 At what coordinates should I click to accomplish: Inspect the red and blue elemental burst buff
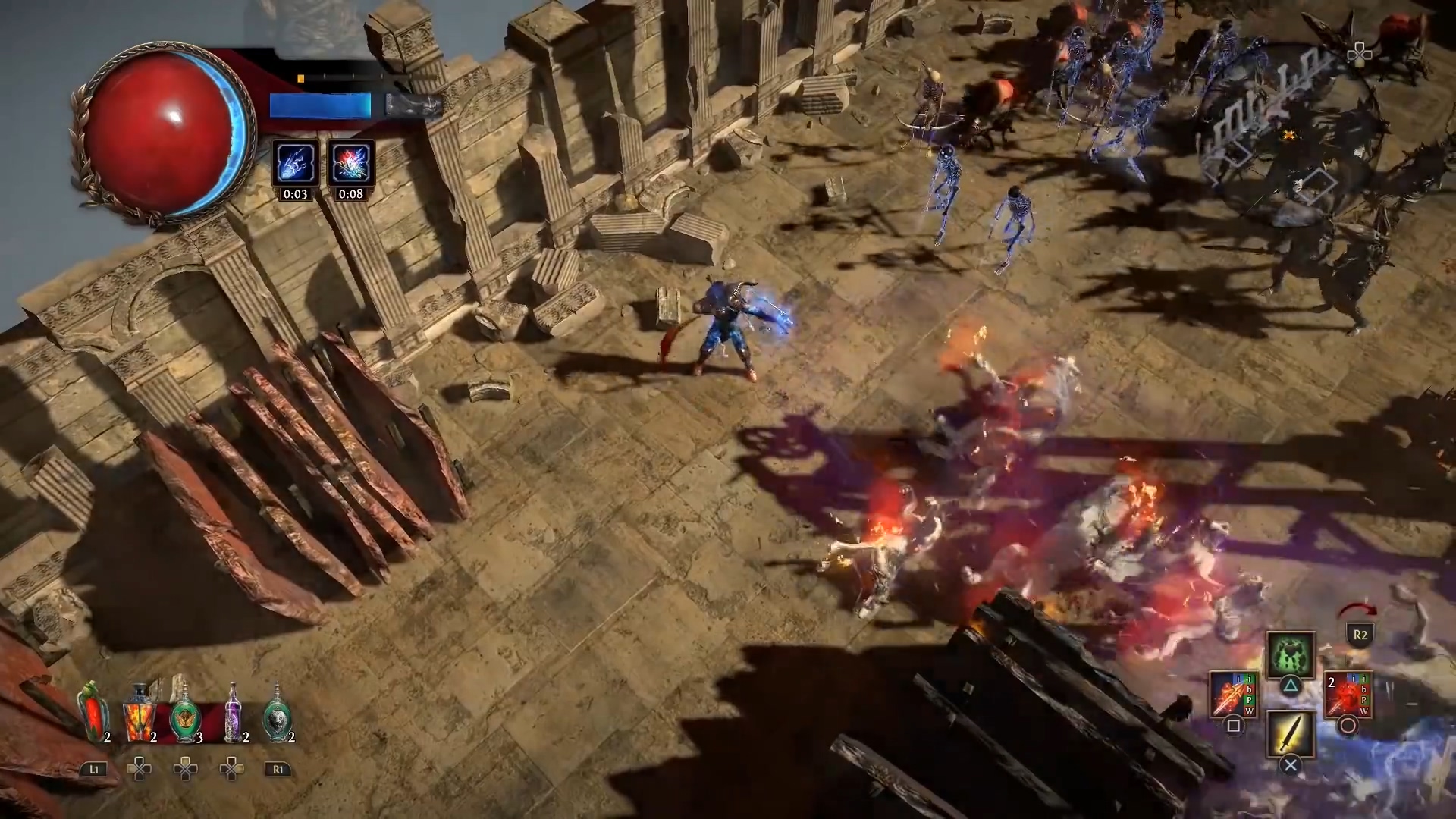click(x=350, y=162)
